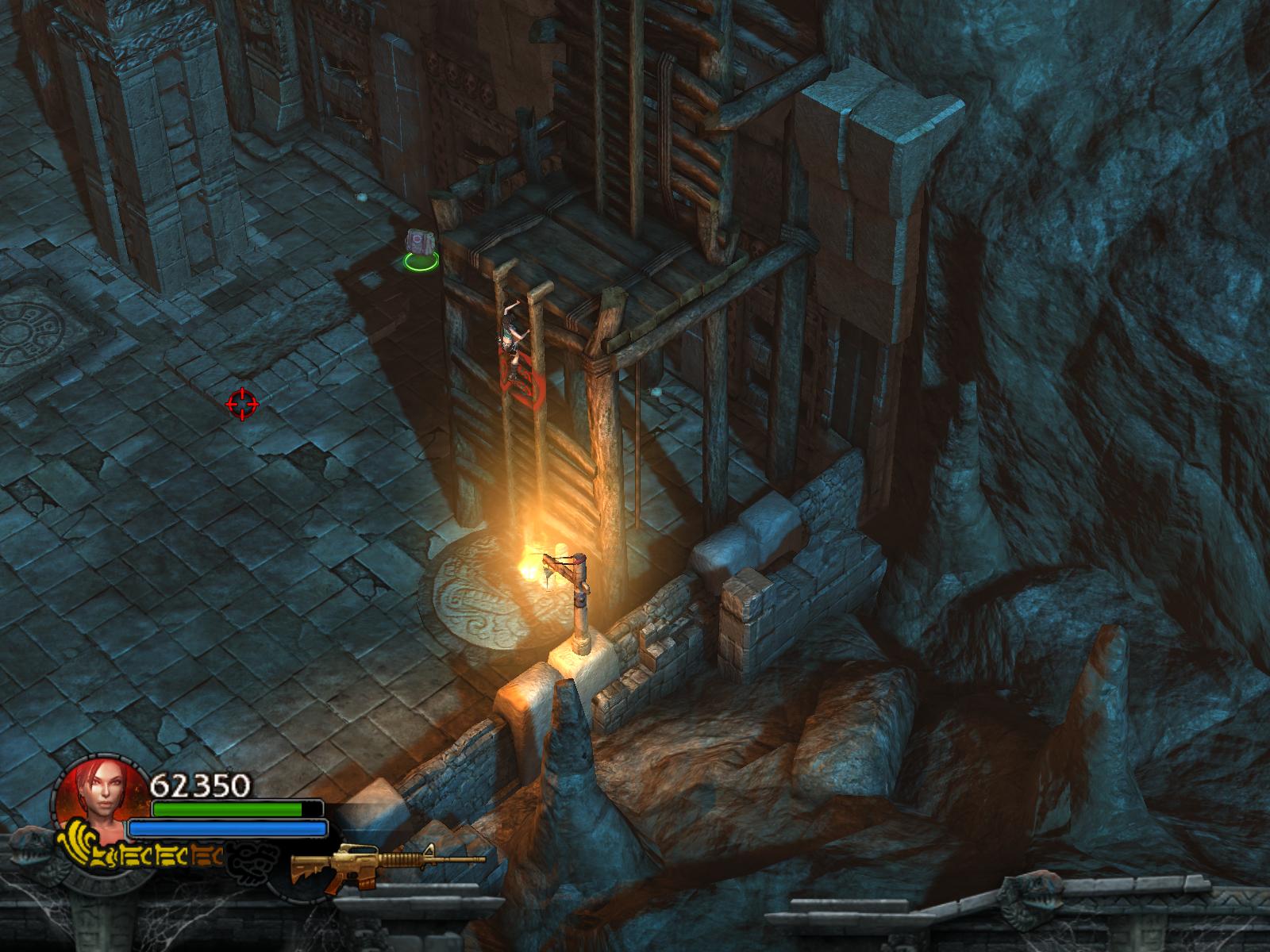Select the golden assault rifle weapon icon

point(387,863)
